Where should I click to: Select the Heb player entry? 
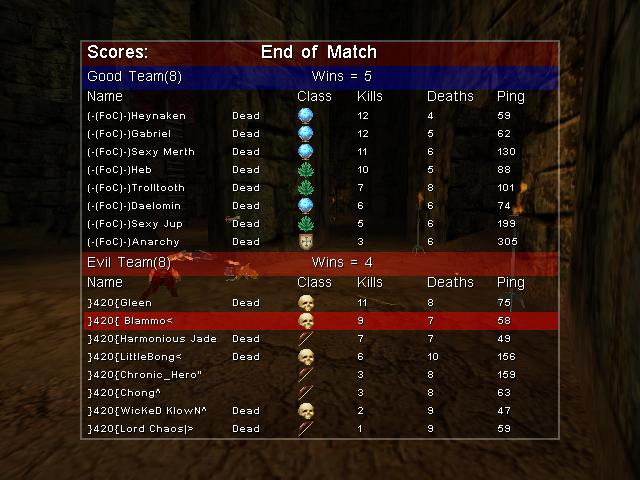tap(320, 170)
